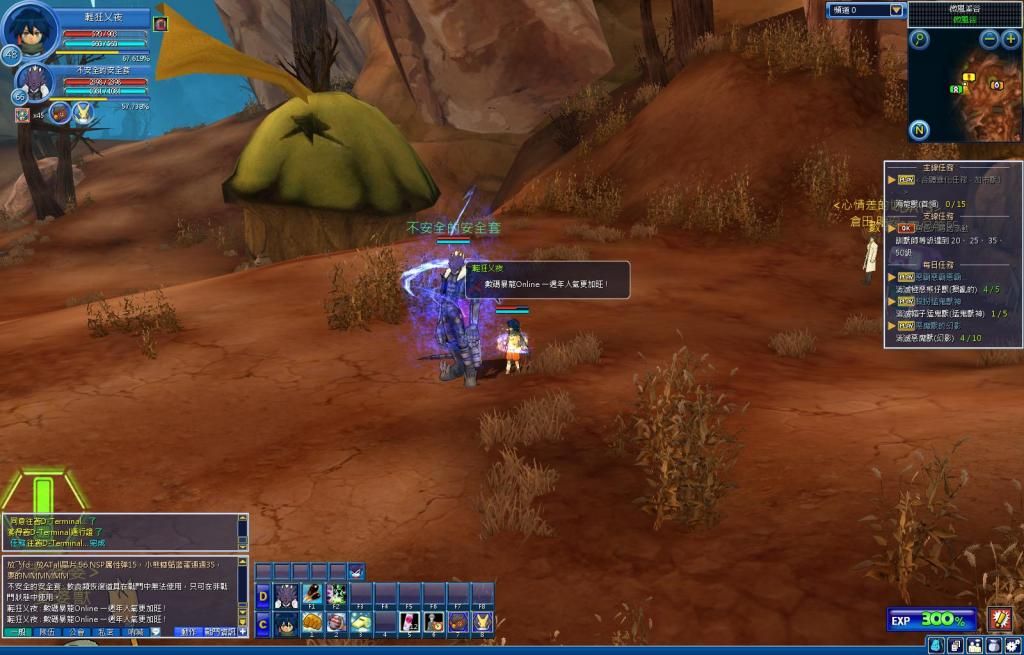Switch to the 一般 general chat tab
This screenshot has width=1024, height=655.
(17, 632)
